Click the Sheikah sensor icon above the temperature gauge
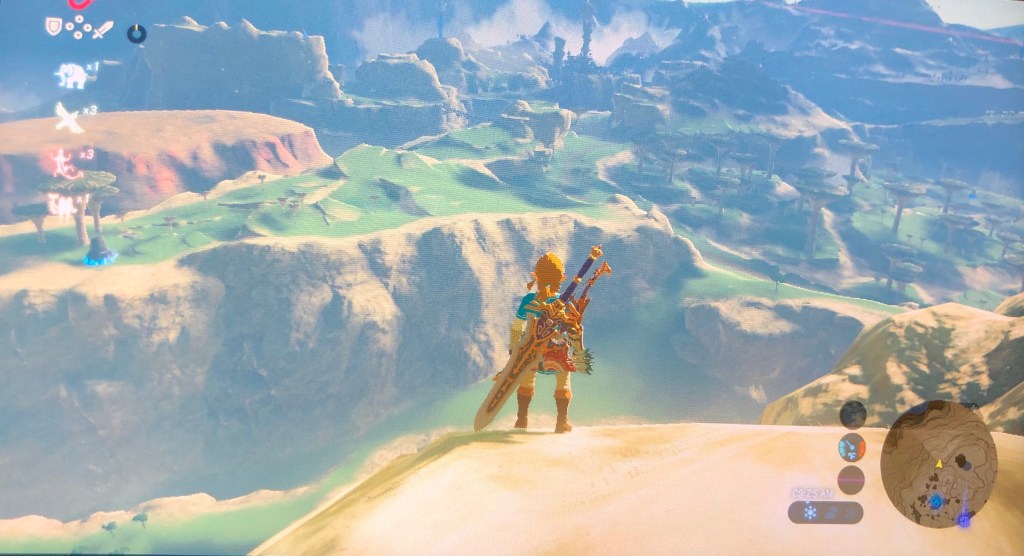1024x556 pixels. (x=852, y=414)
